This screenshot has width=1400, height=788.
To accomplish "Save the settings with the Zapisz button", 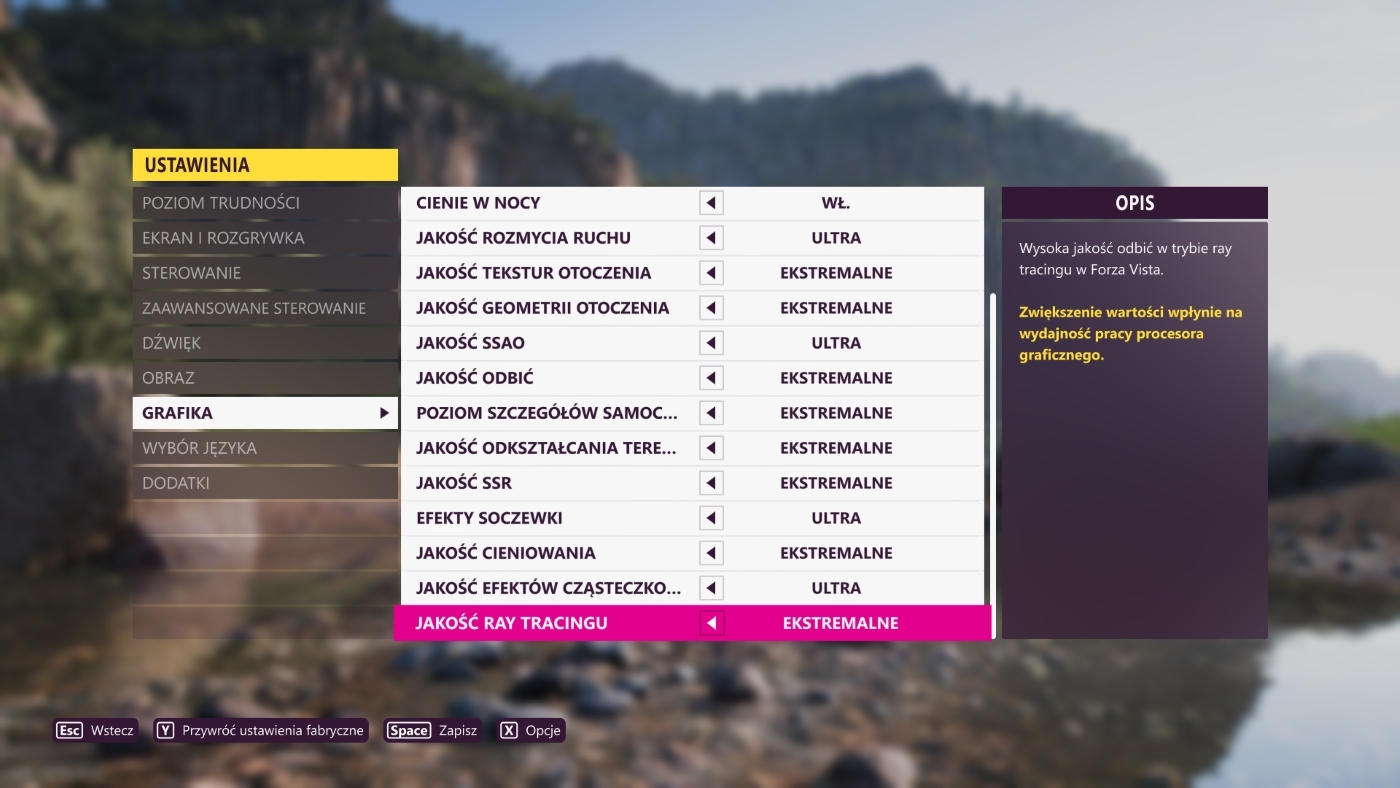I will coord(434,730).
